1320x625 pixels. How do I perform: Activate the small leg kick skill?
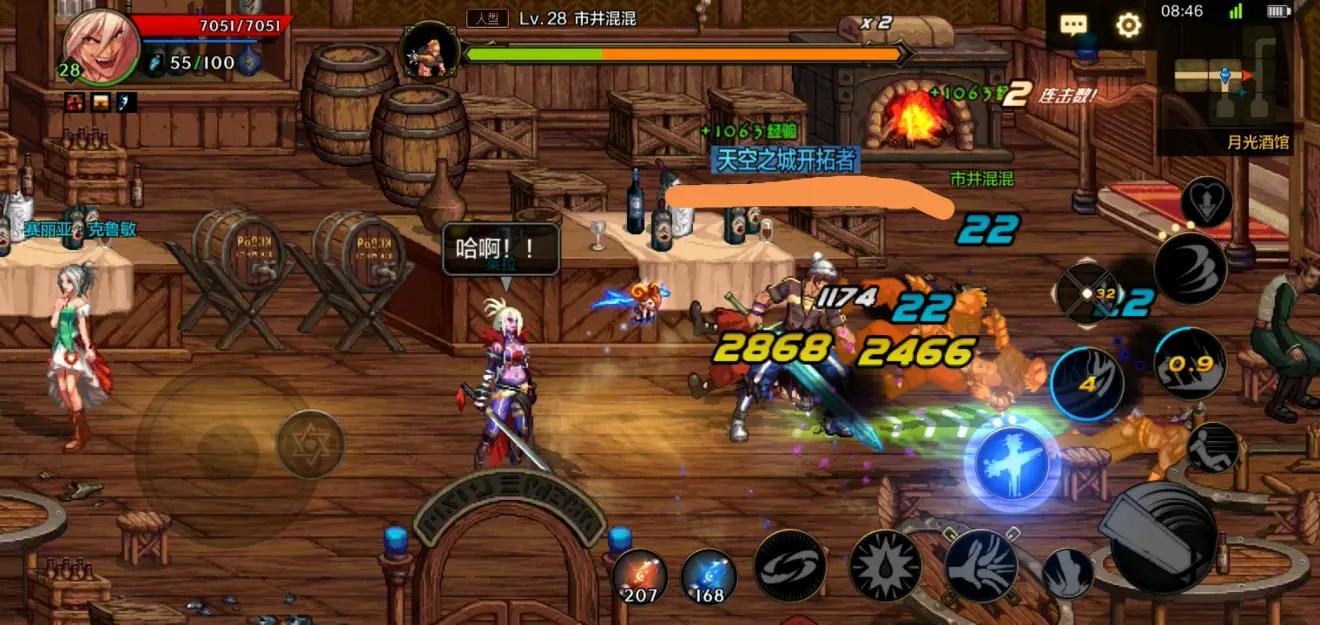point(1067,574)
